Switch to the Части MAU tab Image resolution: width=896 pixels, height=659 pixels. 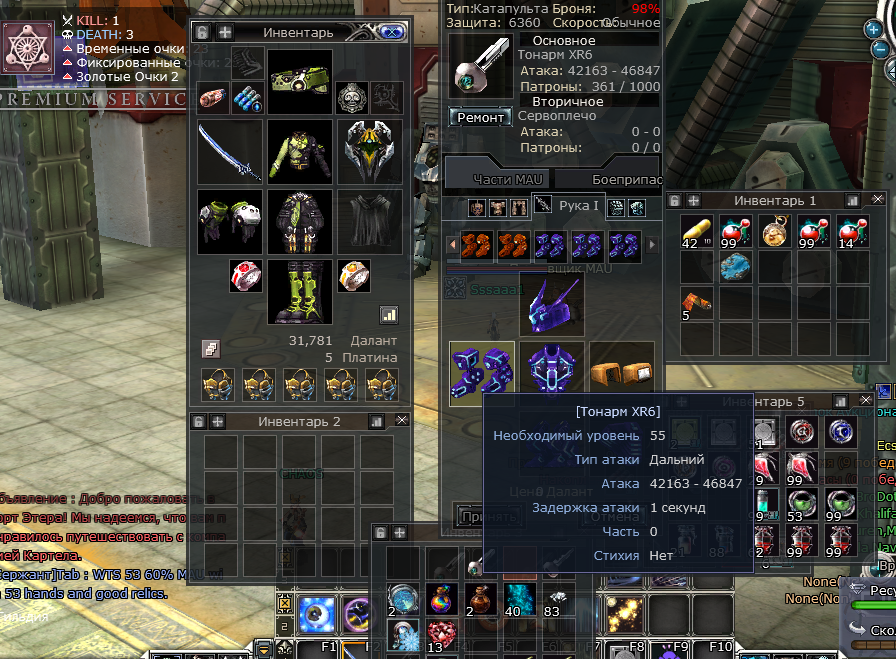[x=506, y=178]
